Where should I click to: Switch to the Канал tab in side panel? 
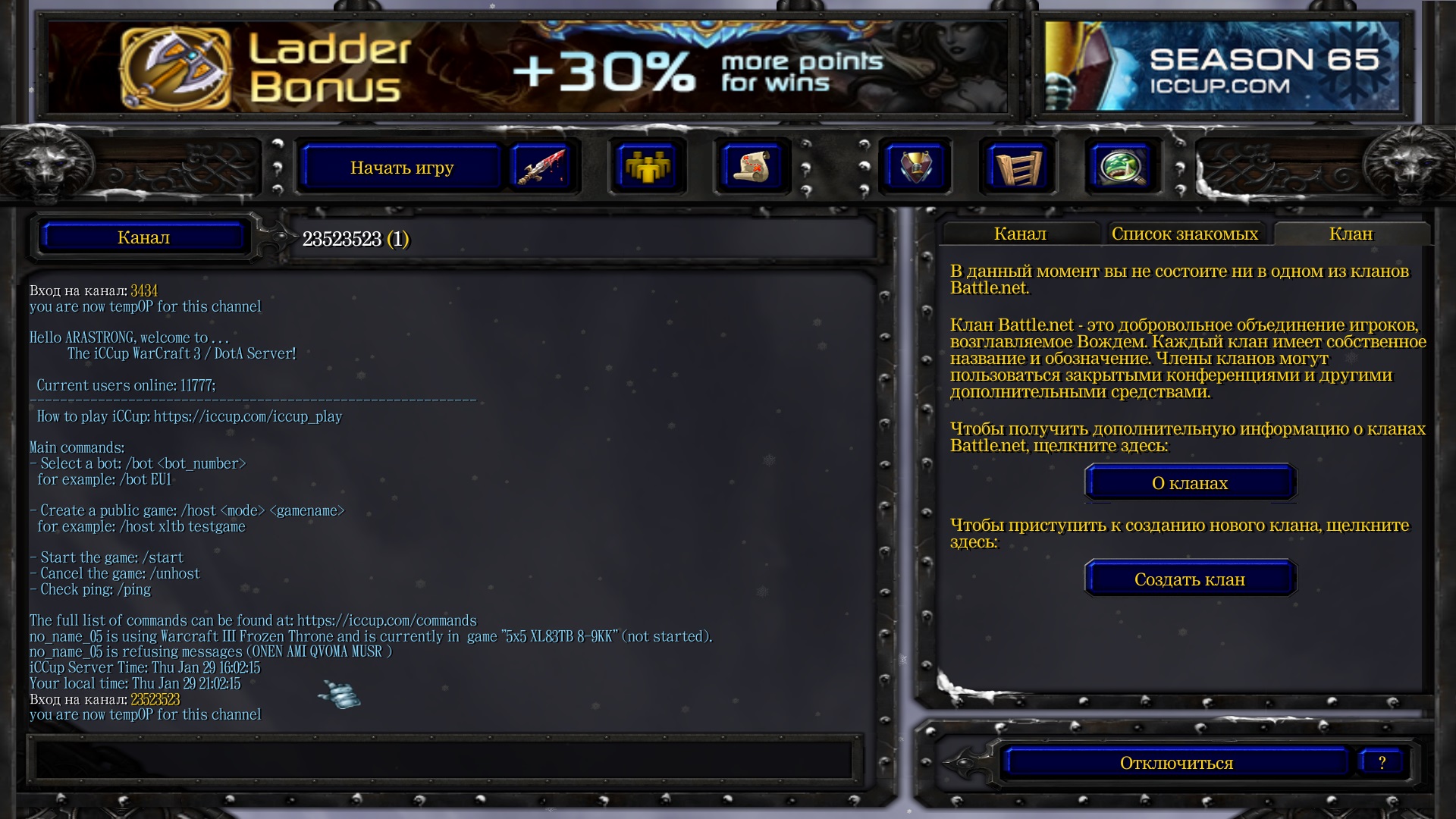coord(1020,234)
